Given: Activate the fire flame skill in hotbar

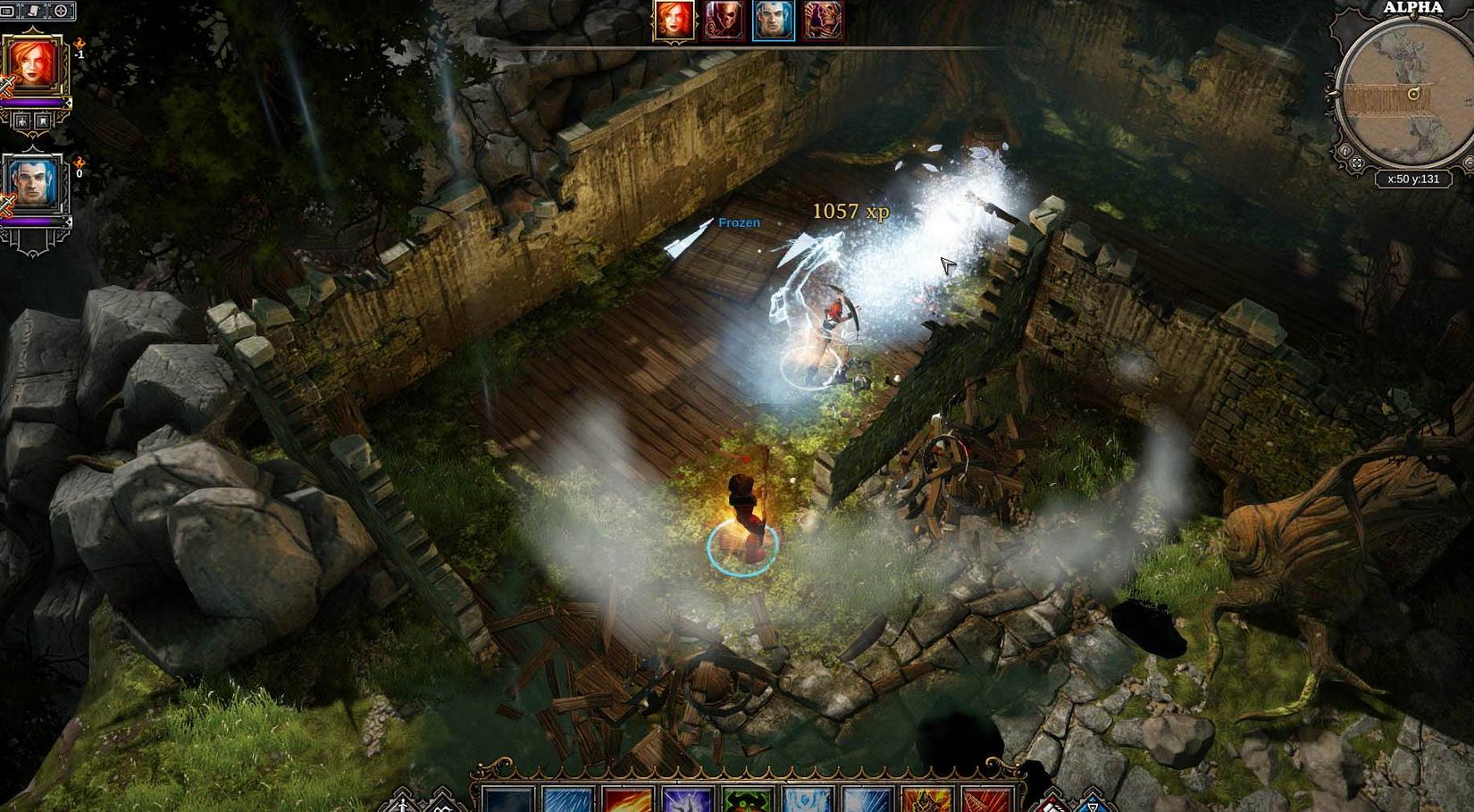Looking at the screenshot, I should point(628,799).
